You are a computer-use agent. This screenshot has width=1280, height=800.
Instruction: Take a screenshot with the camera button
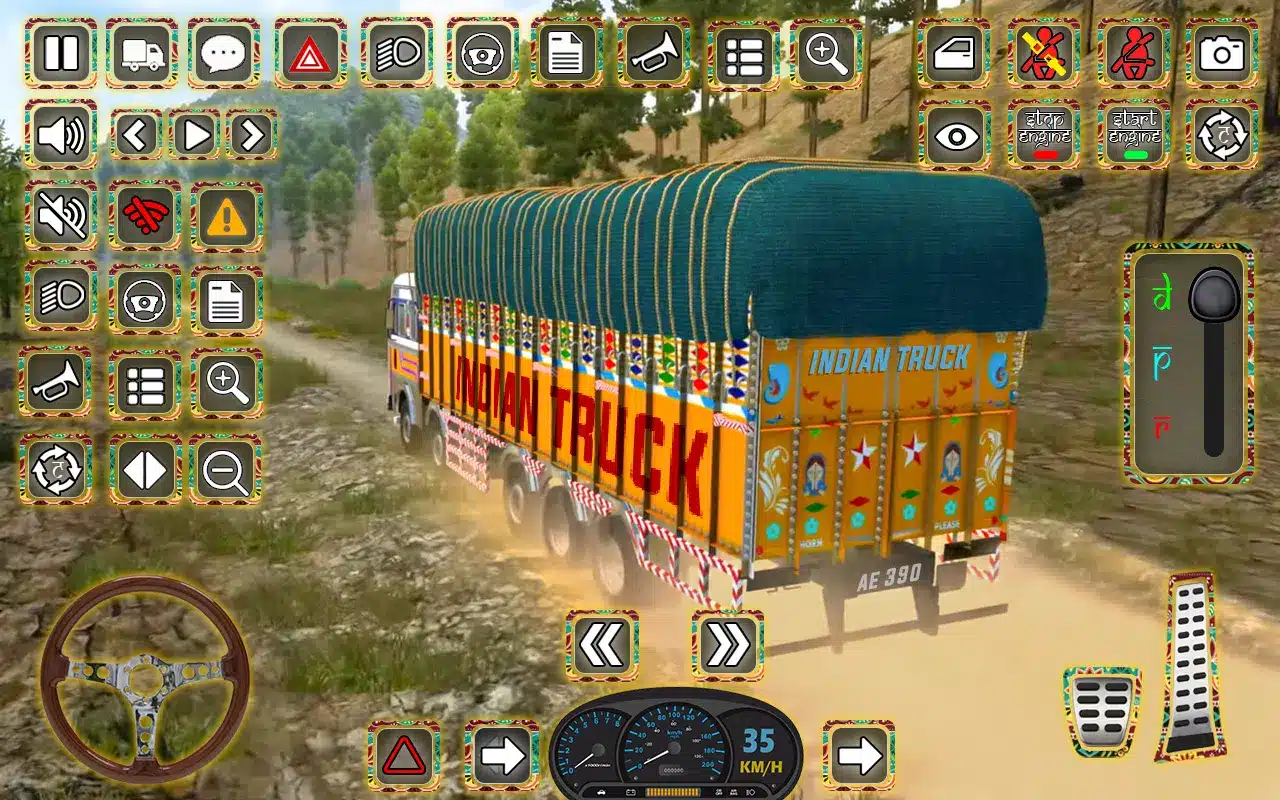pyautogui.click(x=1221, y=53)
